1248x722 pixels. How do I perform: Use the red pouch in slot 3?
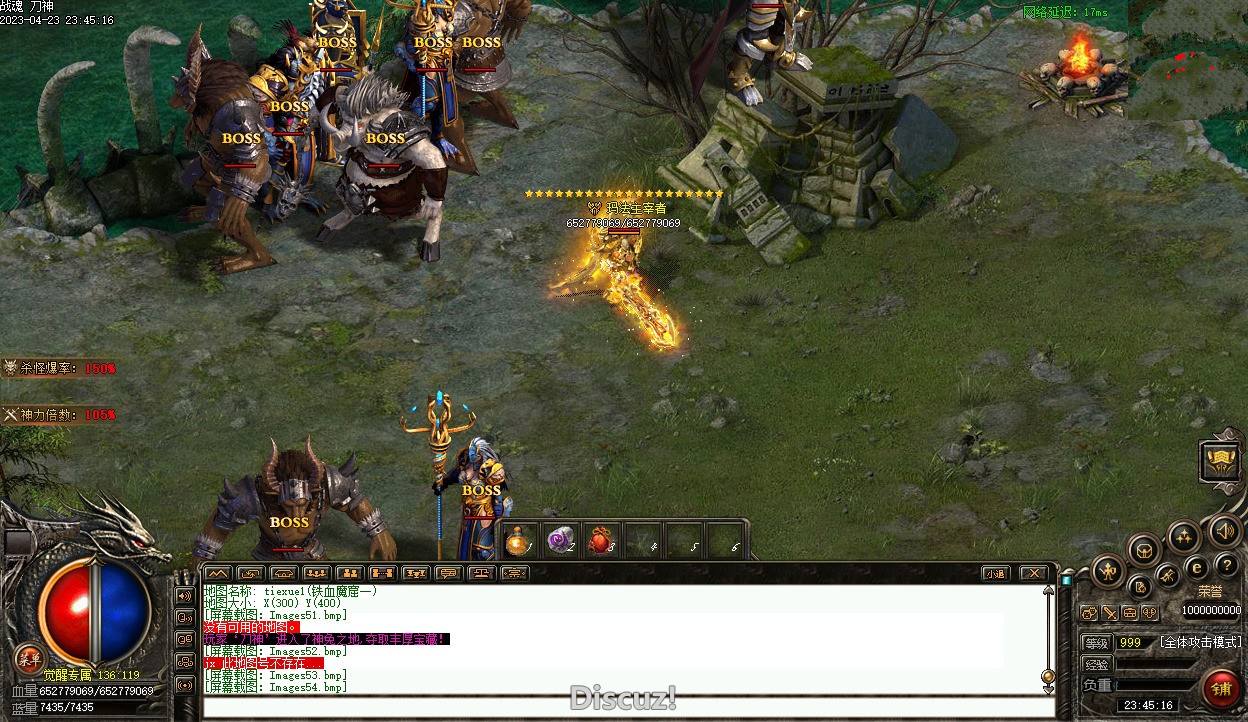[x=601, y=541]
